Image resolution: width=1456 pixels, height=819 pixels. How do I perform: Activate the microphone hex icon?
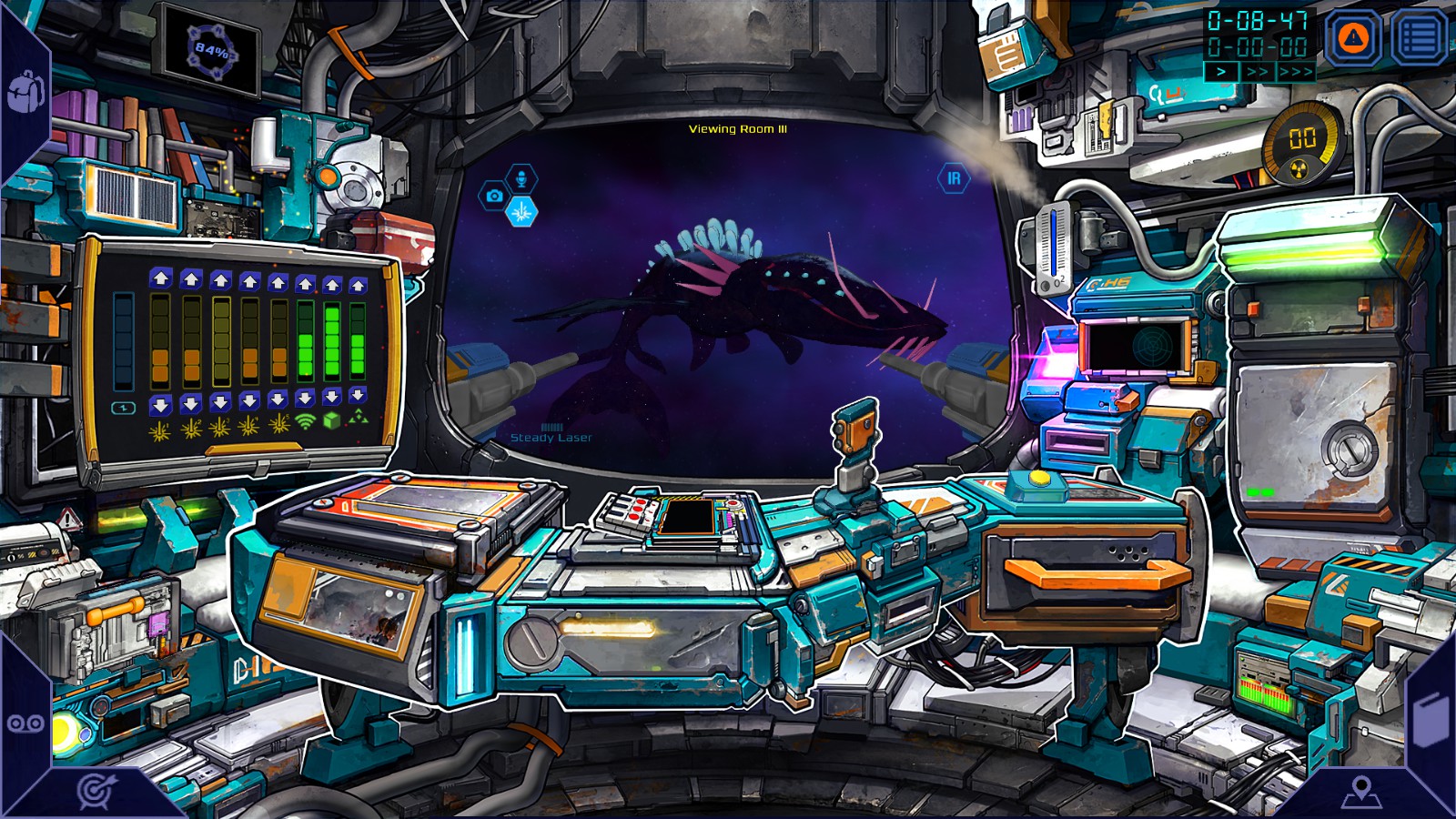[520, 178]
